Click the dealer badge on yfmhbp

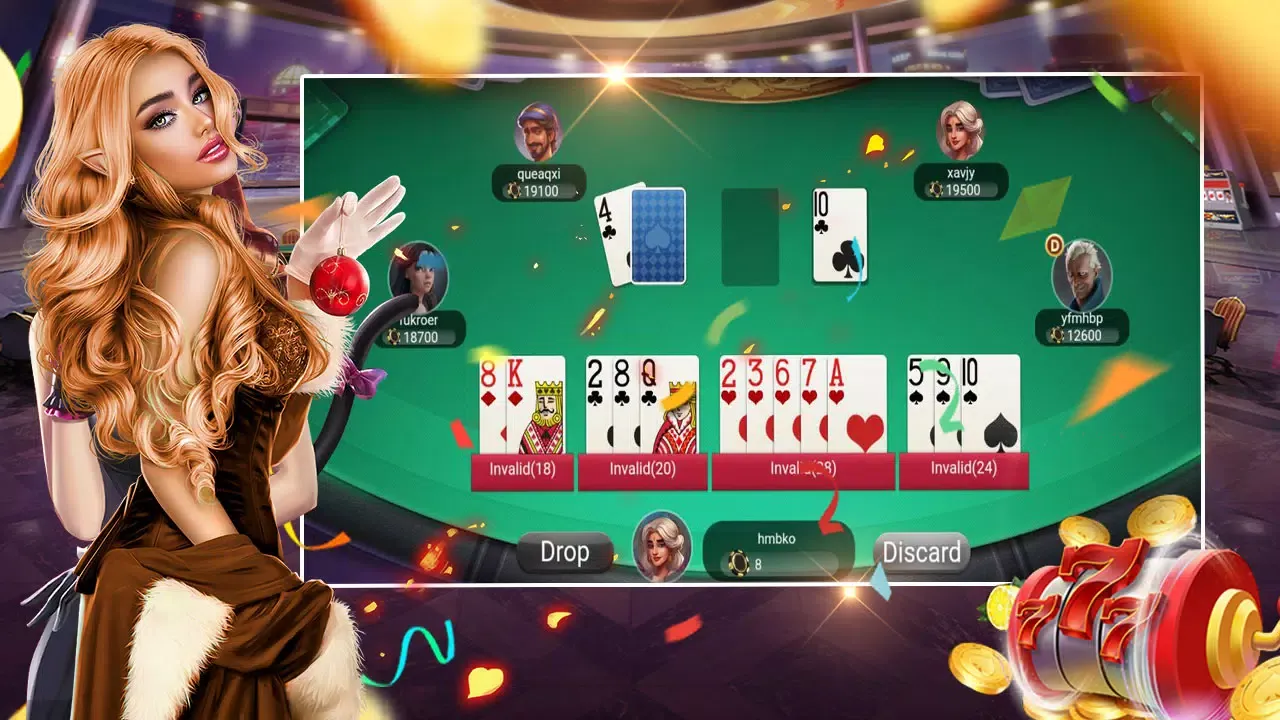pos(1053,245)
